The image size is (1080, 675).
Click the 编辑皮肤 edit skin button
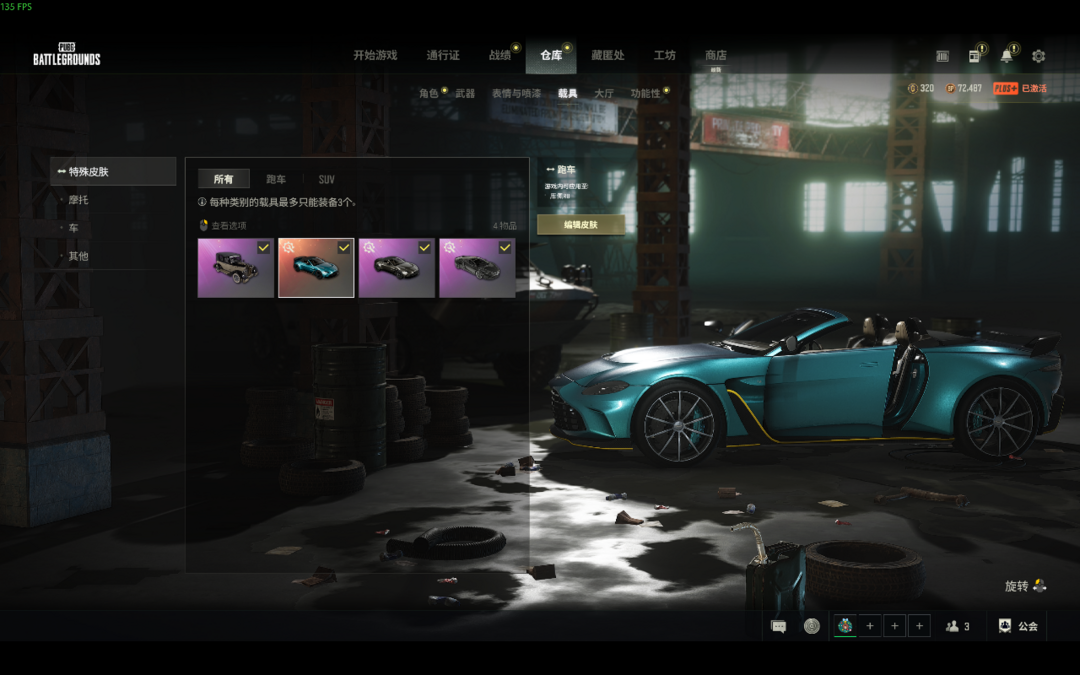coord(580,225)
